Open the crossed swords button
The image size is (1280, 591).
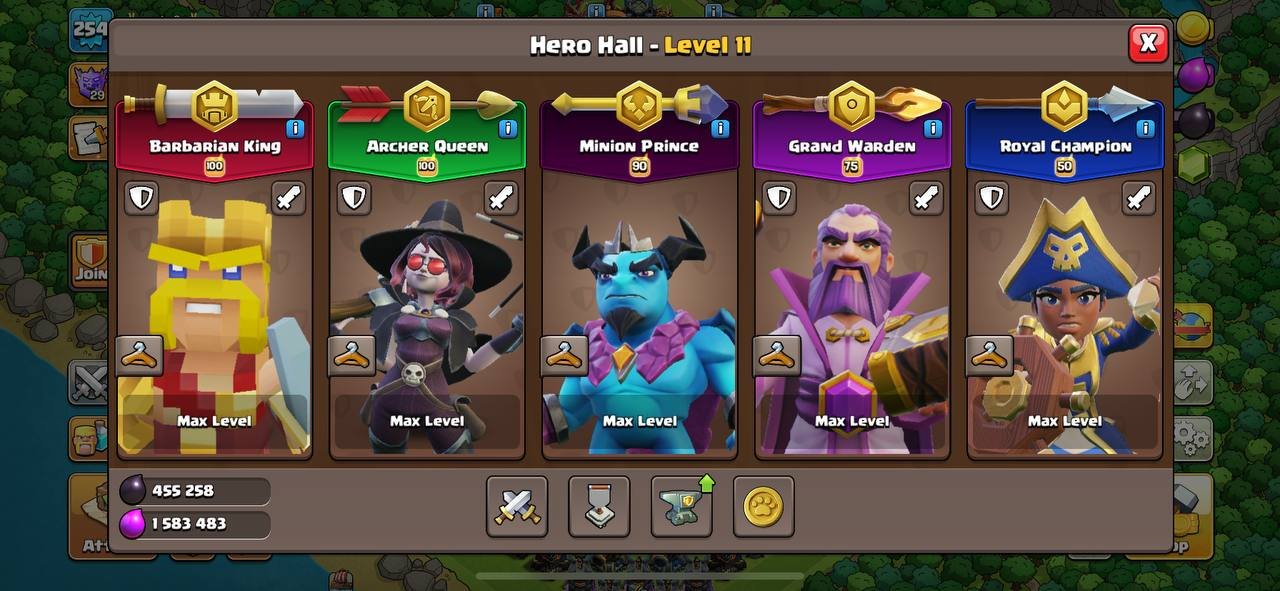coord(517,506)
